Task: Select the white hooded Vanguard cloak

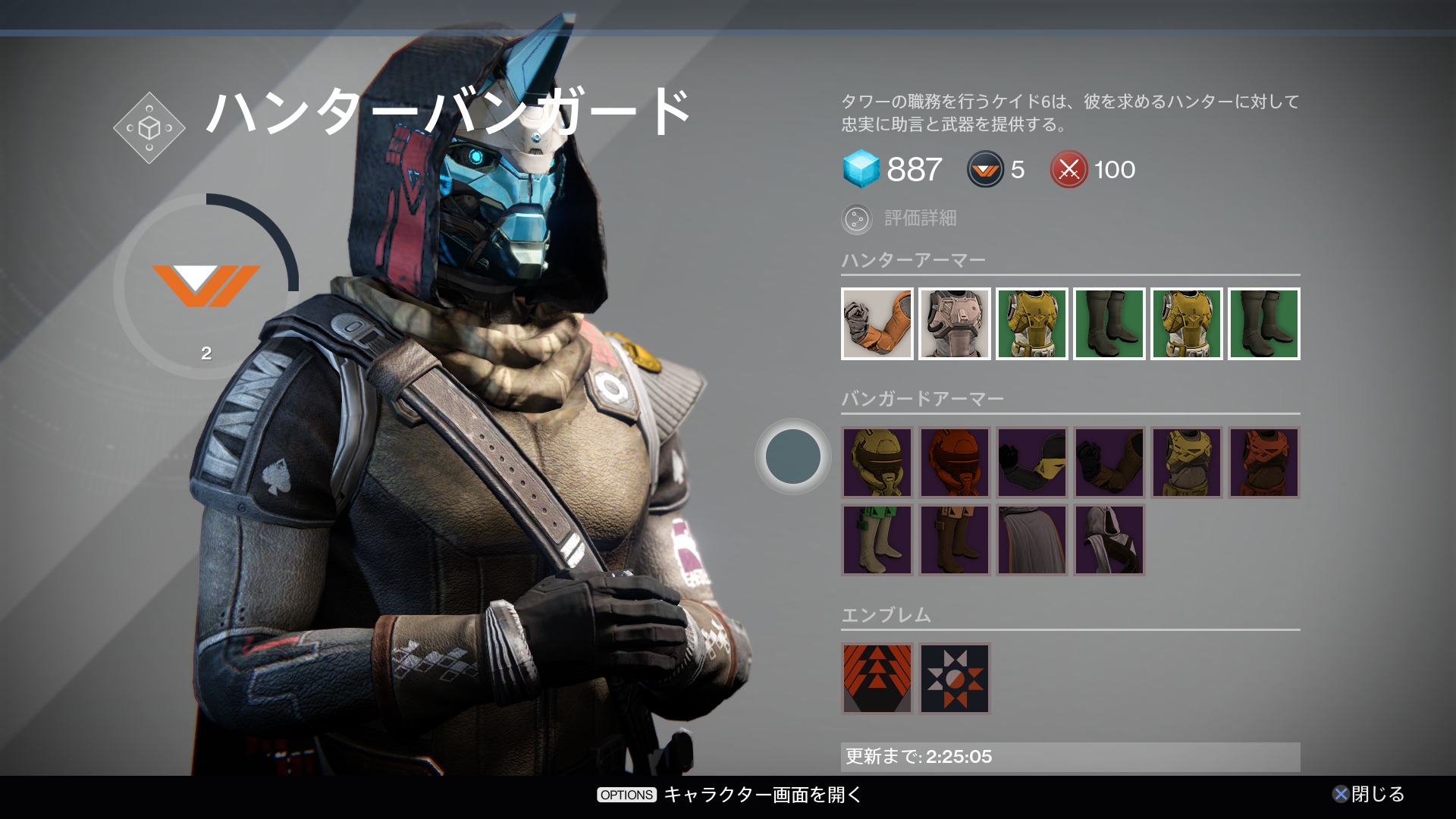Action: click(1109, 540)
